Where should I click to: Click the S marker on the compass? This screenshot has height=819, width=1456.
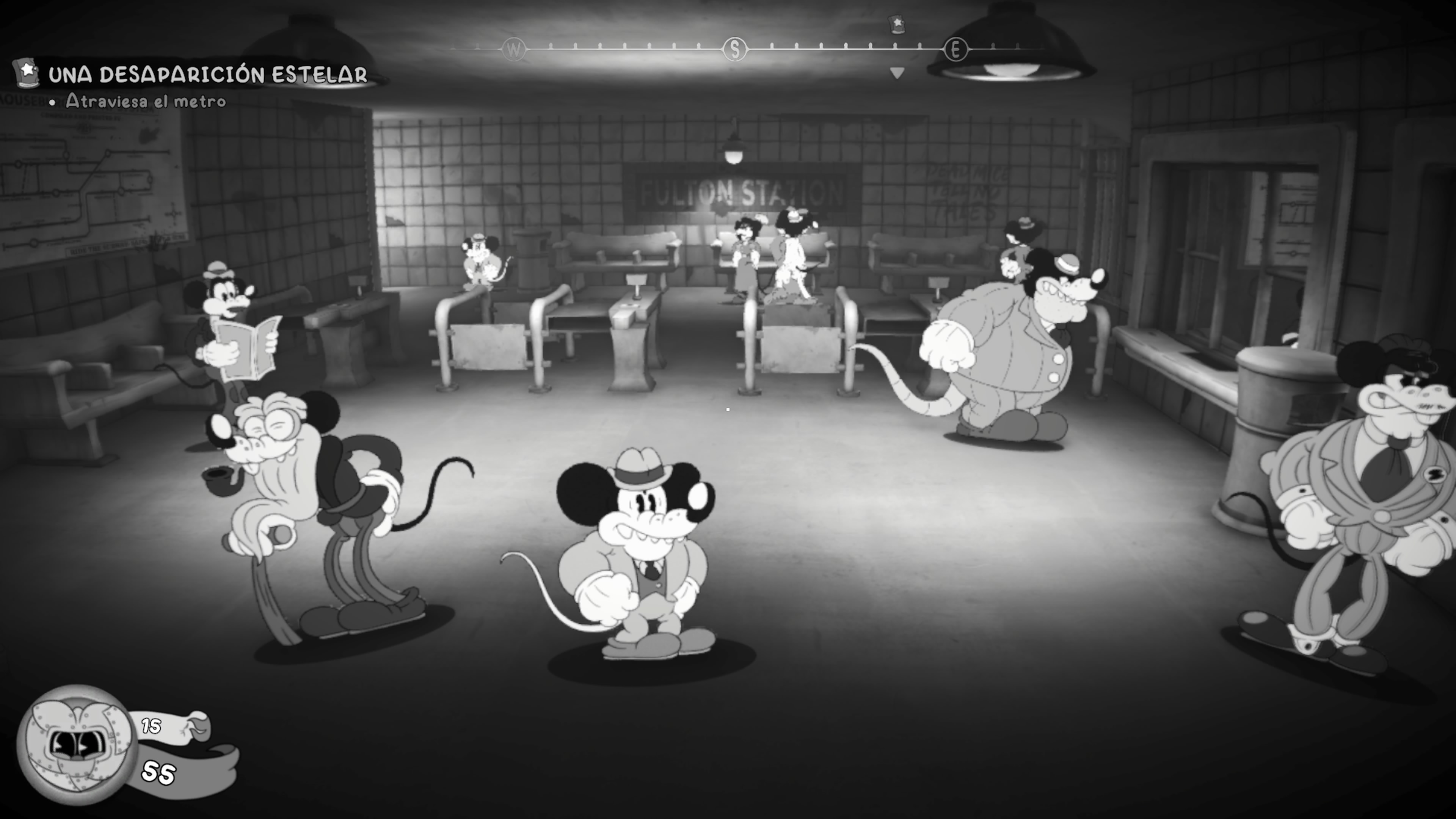tap(735, 50)
